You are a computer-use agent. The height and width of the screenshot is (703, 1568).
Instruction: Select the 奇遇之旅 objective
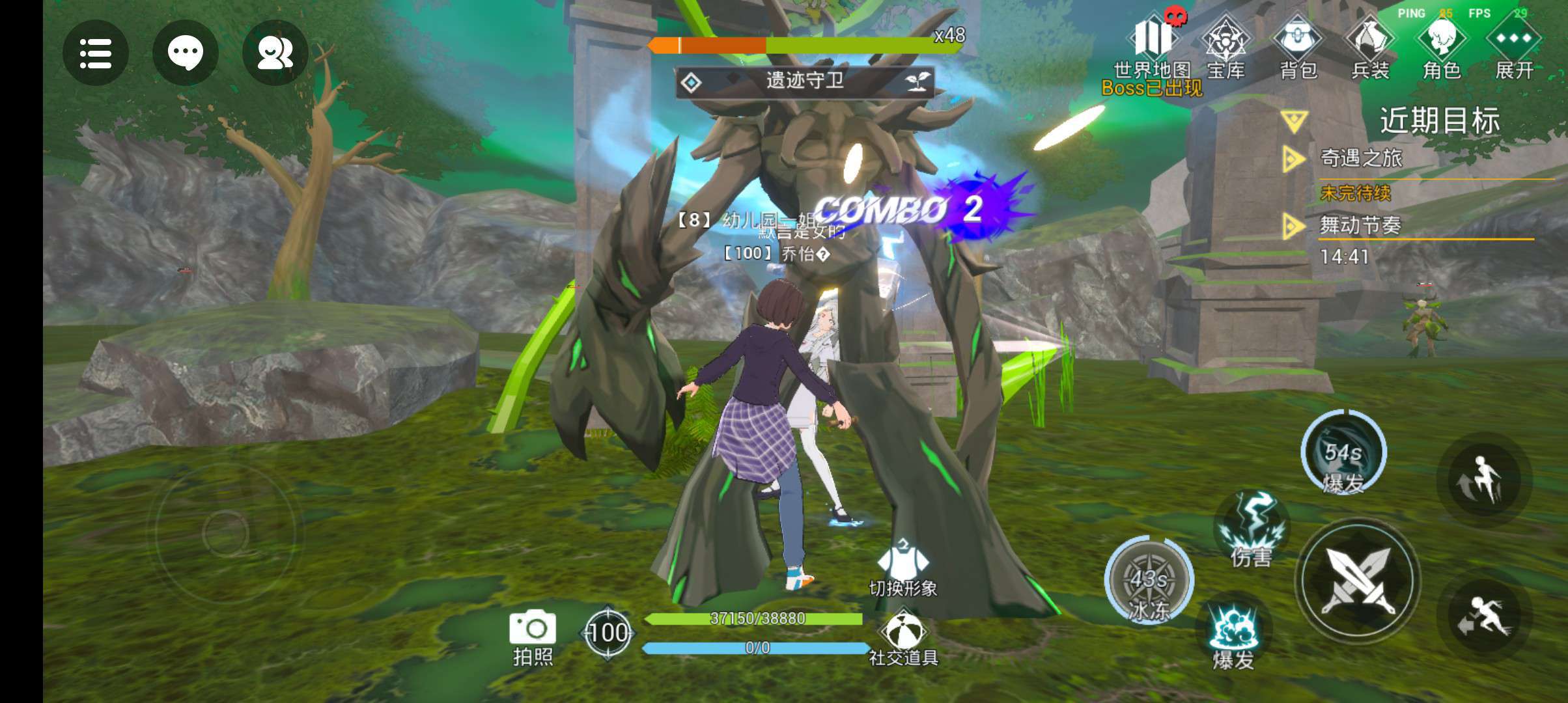click(x=1361, y=158)
